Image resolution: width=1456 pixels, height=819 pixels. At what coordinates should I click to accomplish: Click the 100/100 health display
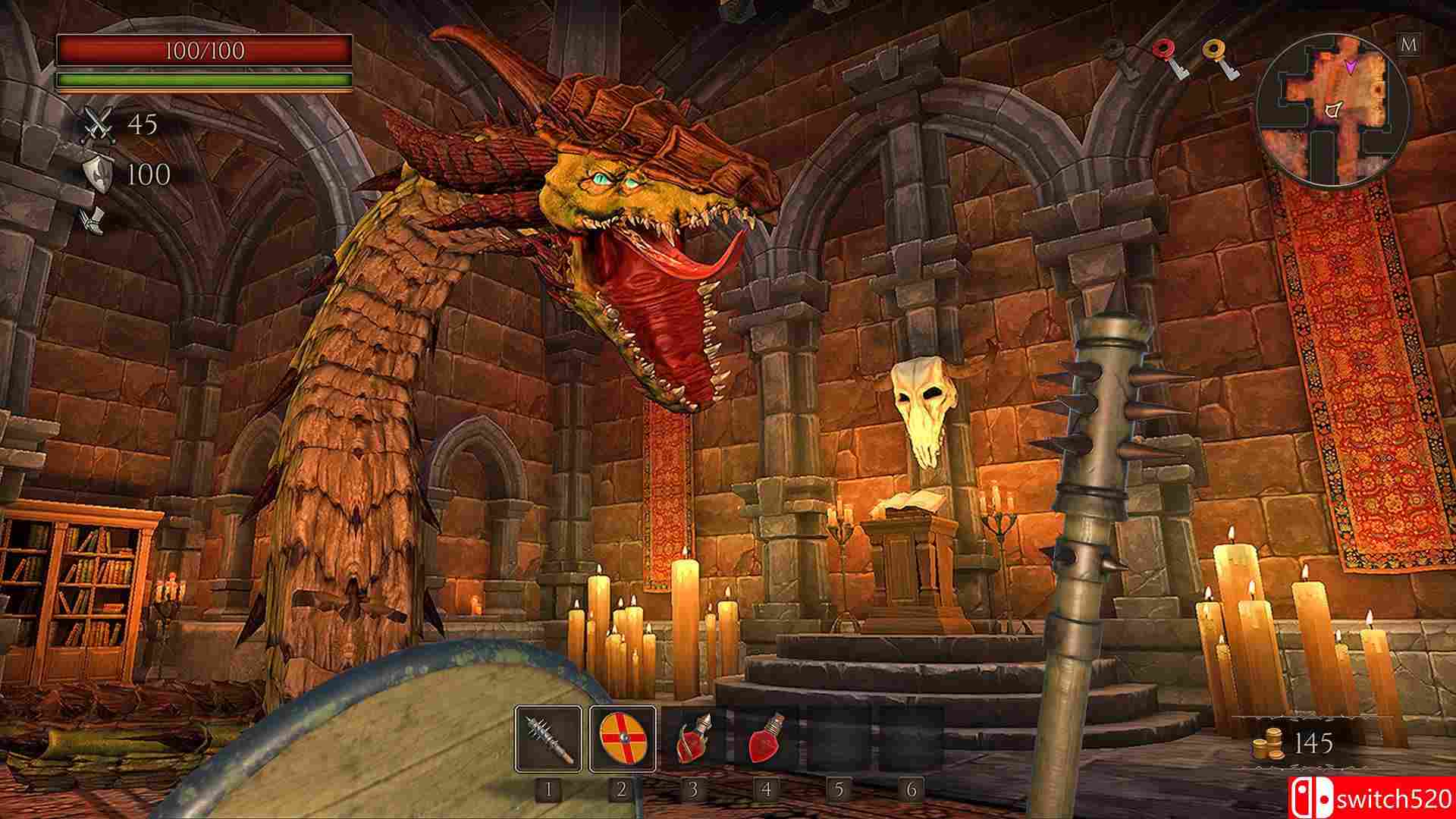click(203, 52)
